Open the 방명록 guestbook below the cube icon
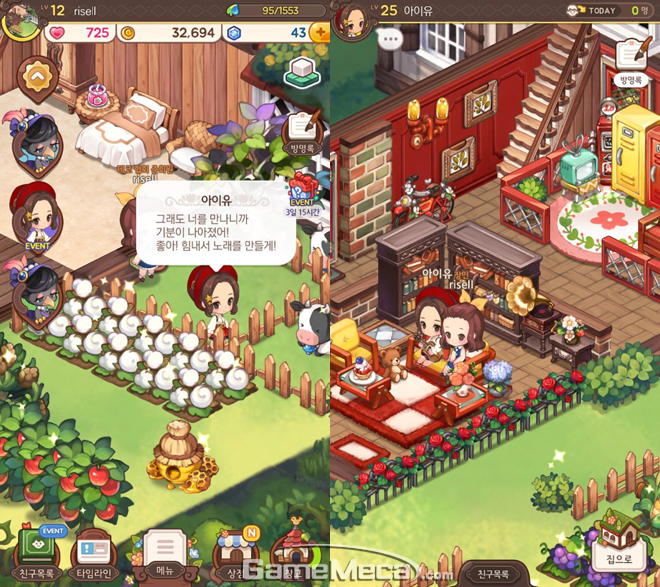660x587 pixels. point(302,132)
